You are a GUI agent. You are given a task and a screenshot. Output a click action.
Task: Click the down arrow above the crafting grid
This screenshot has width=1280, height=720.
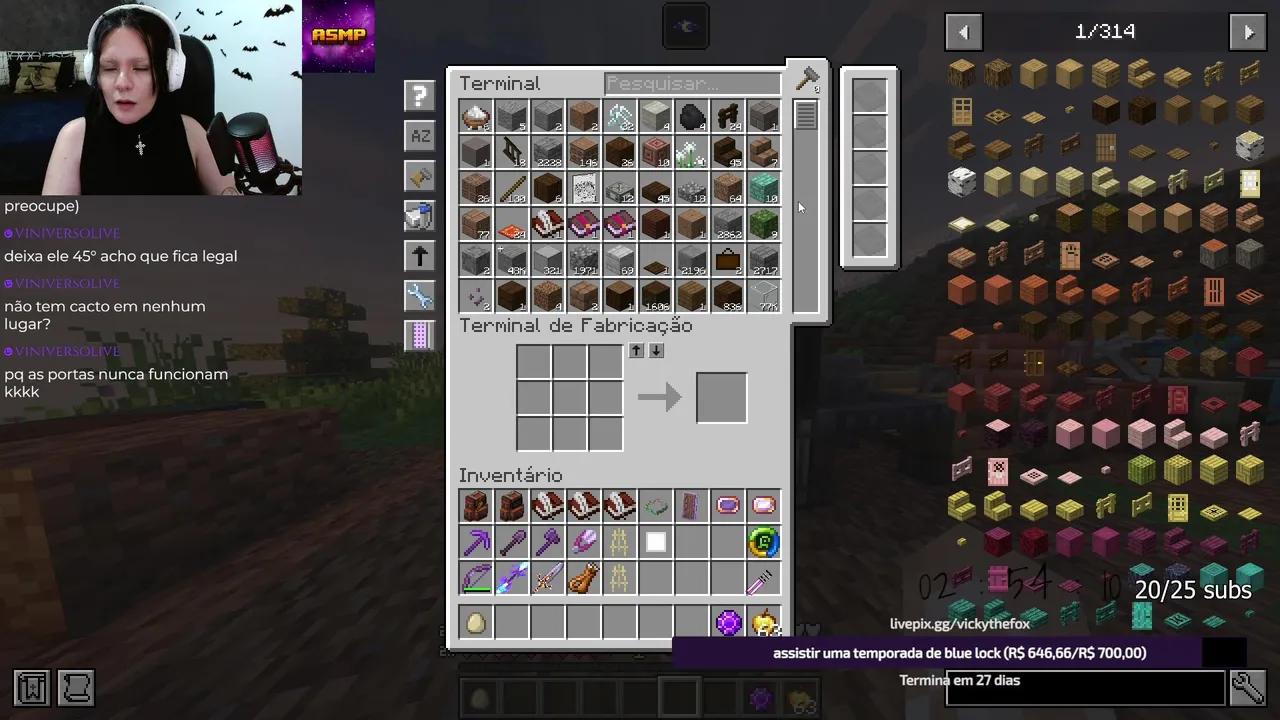coord(656,351)
